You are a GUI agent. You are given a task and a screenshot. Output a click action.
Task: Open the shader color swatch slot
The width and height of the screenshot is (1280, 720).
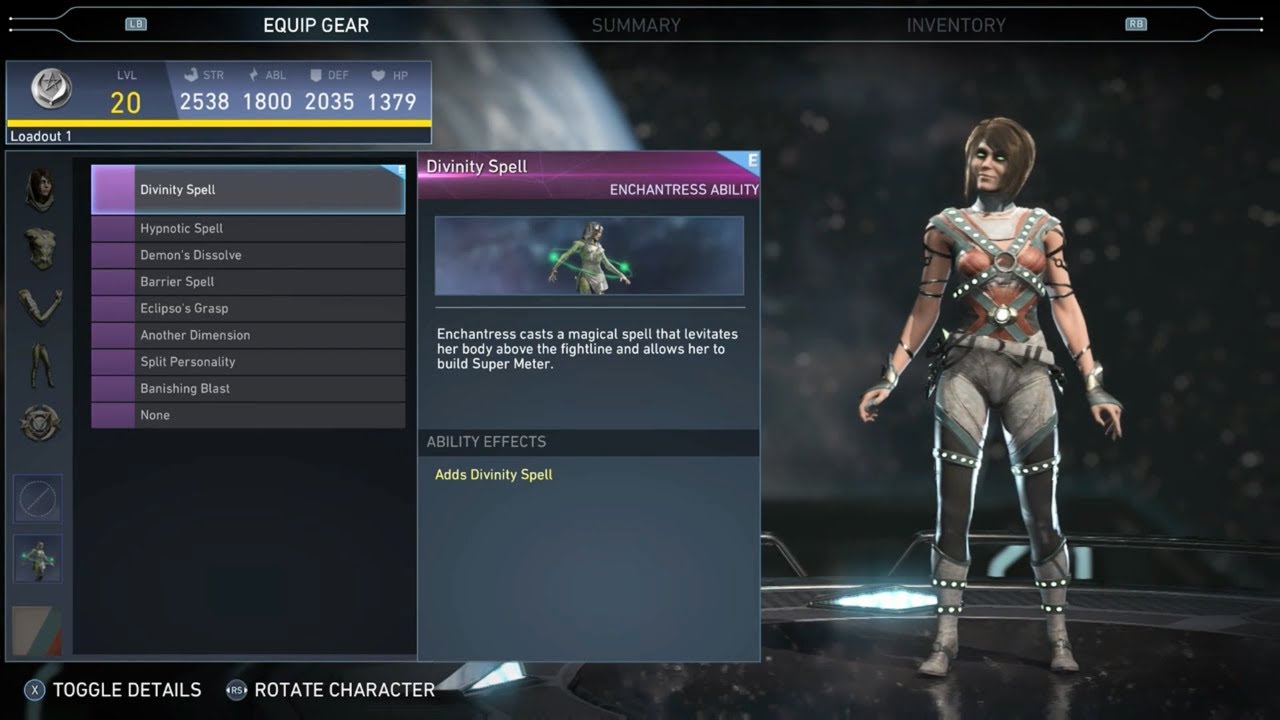(x=37, y=632)
